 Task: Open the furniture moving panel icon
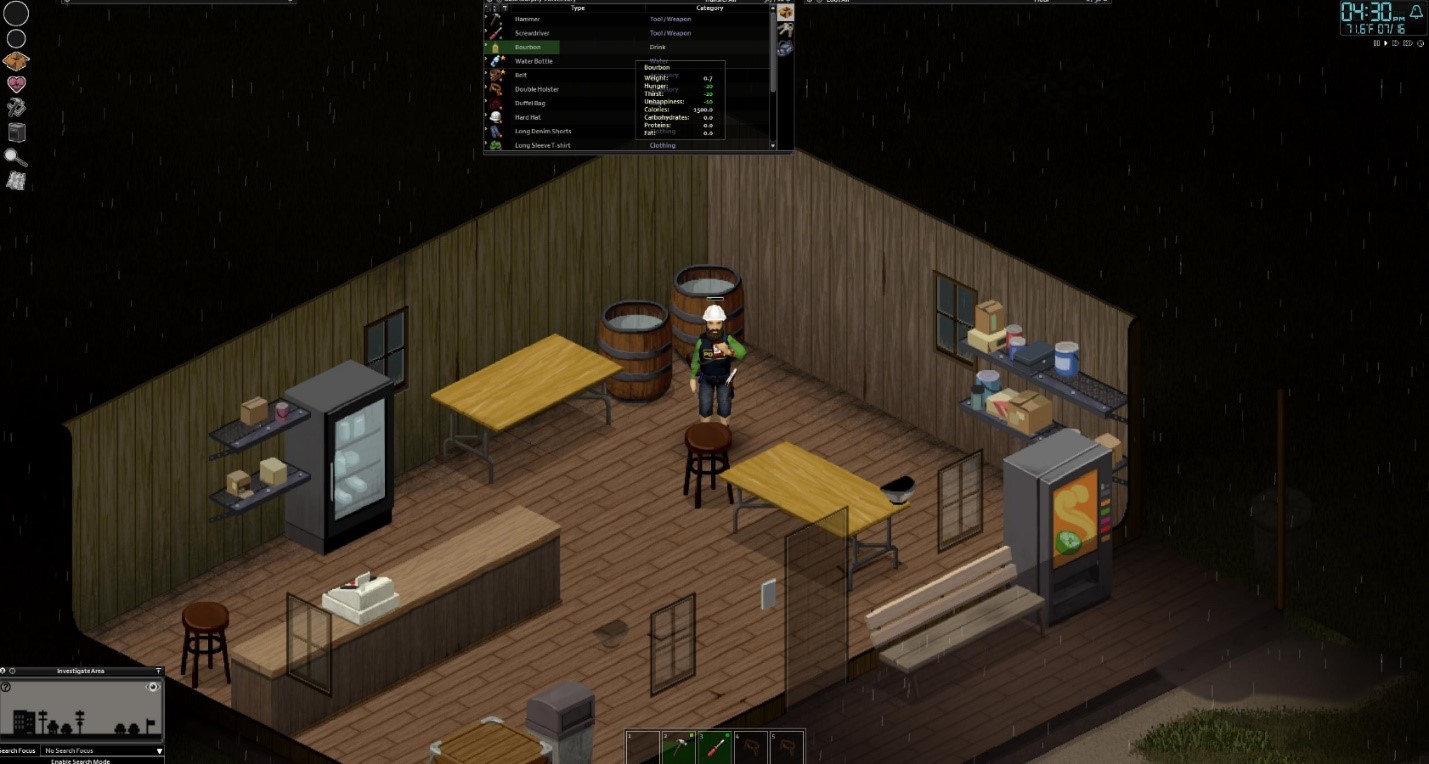(16, 132)
